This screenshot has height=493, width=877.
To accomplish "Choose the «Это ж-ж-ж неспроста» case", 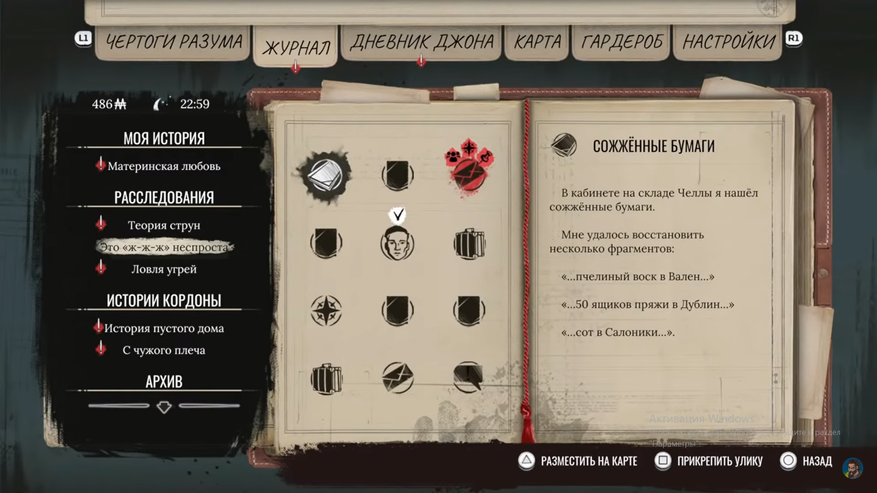I will tap(164, 247).
